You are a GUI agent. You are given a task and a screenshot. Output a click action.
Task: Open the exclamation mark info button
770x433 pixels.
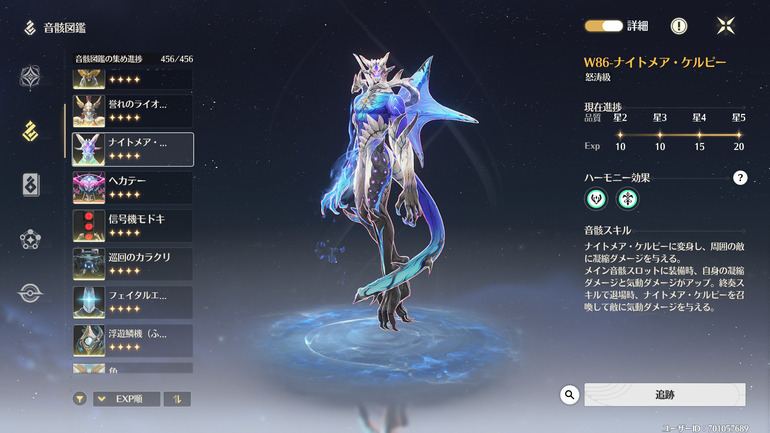[678, 26]
